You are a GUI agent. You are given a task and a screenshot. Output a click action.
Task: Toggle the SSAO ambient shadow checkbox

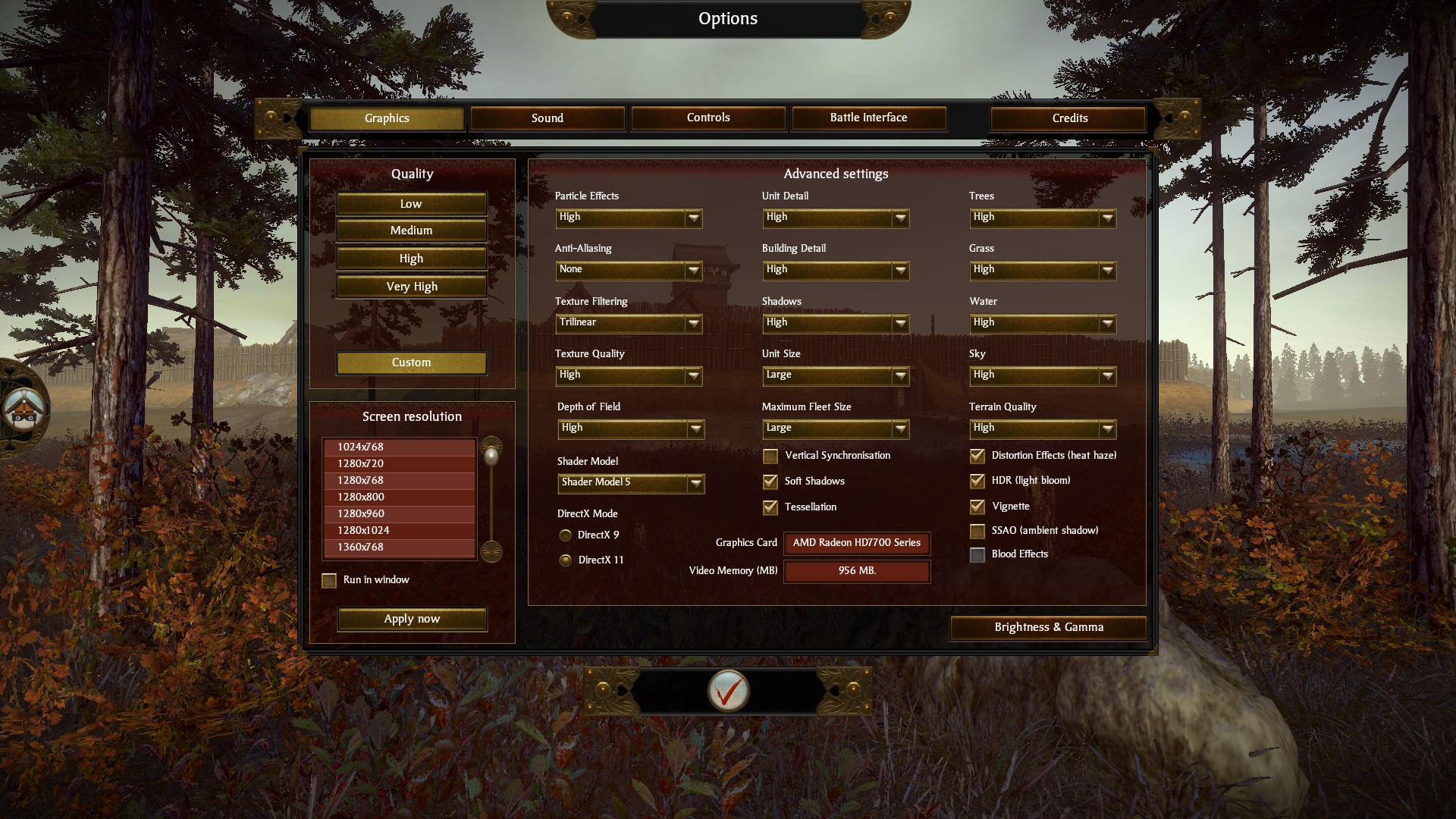click(x=977, y=532)
